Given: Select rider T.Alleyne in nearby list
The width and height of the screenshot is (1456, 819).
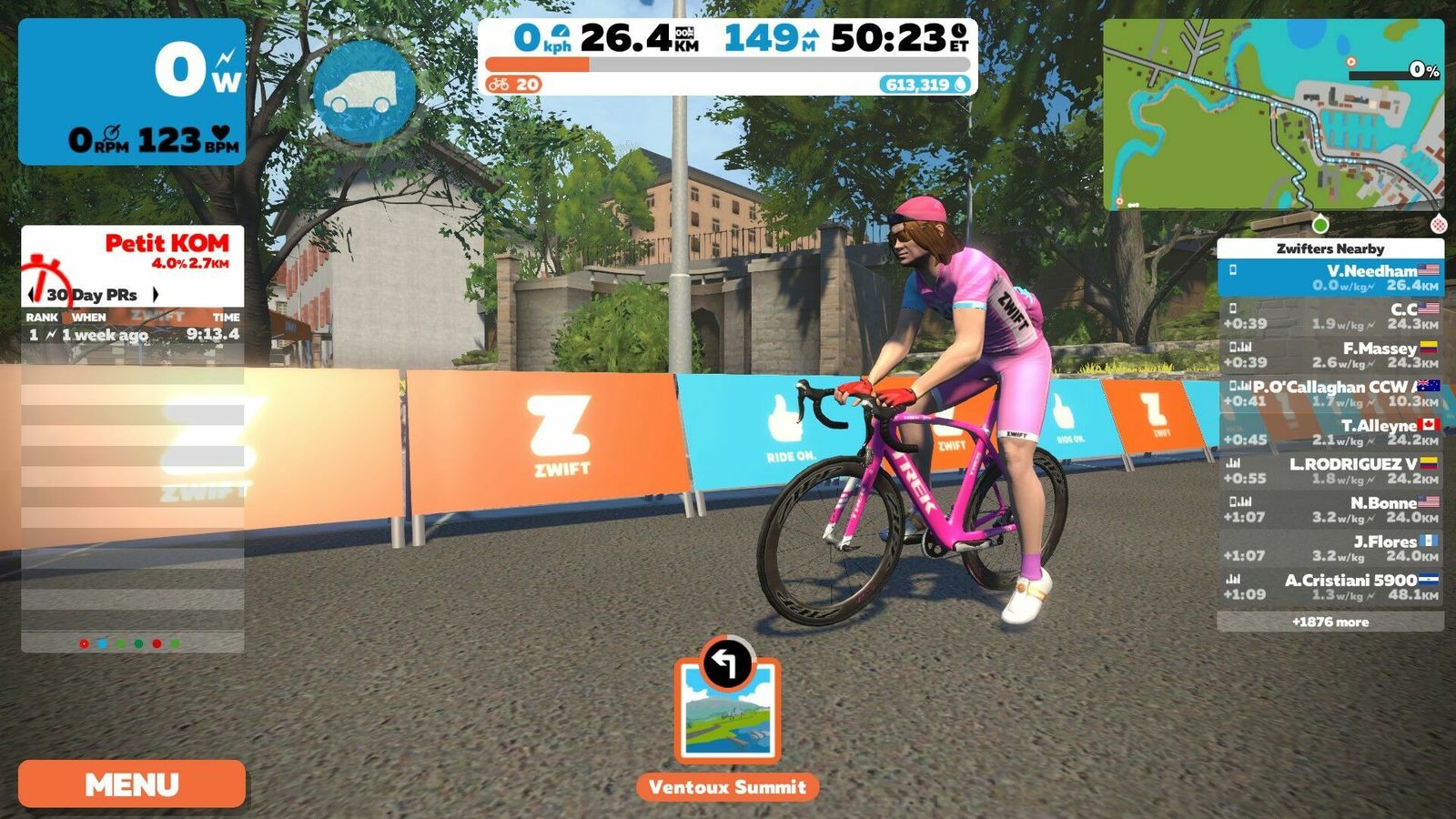Looking at the screenshot, I should (1330, 432).
